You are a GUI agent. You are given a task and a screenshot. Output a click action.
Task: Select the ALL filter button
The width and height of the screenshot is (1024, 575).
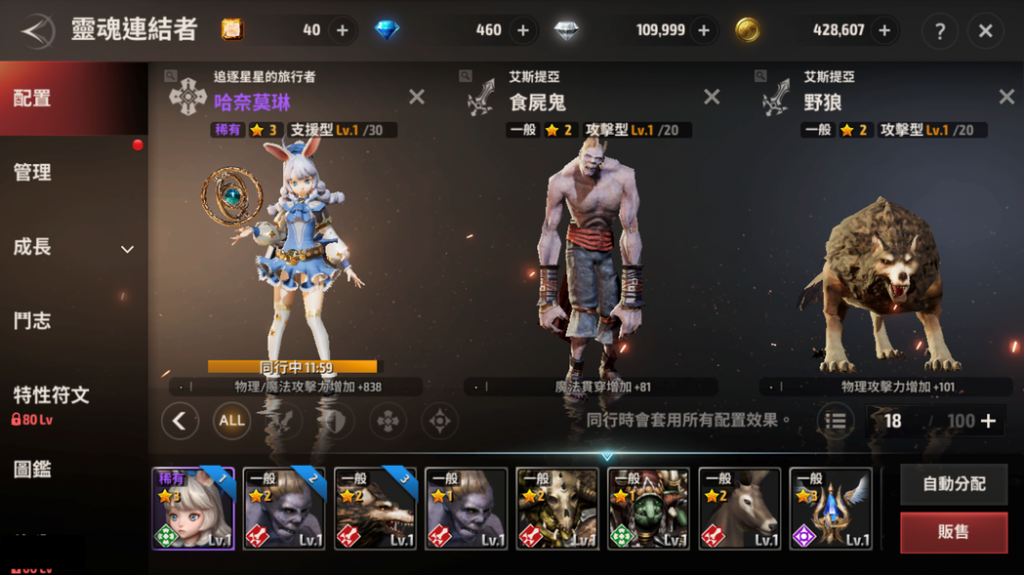[x=232, y=420]
